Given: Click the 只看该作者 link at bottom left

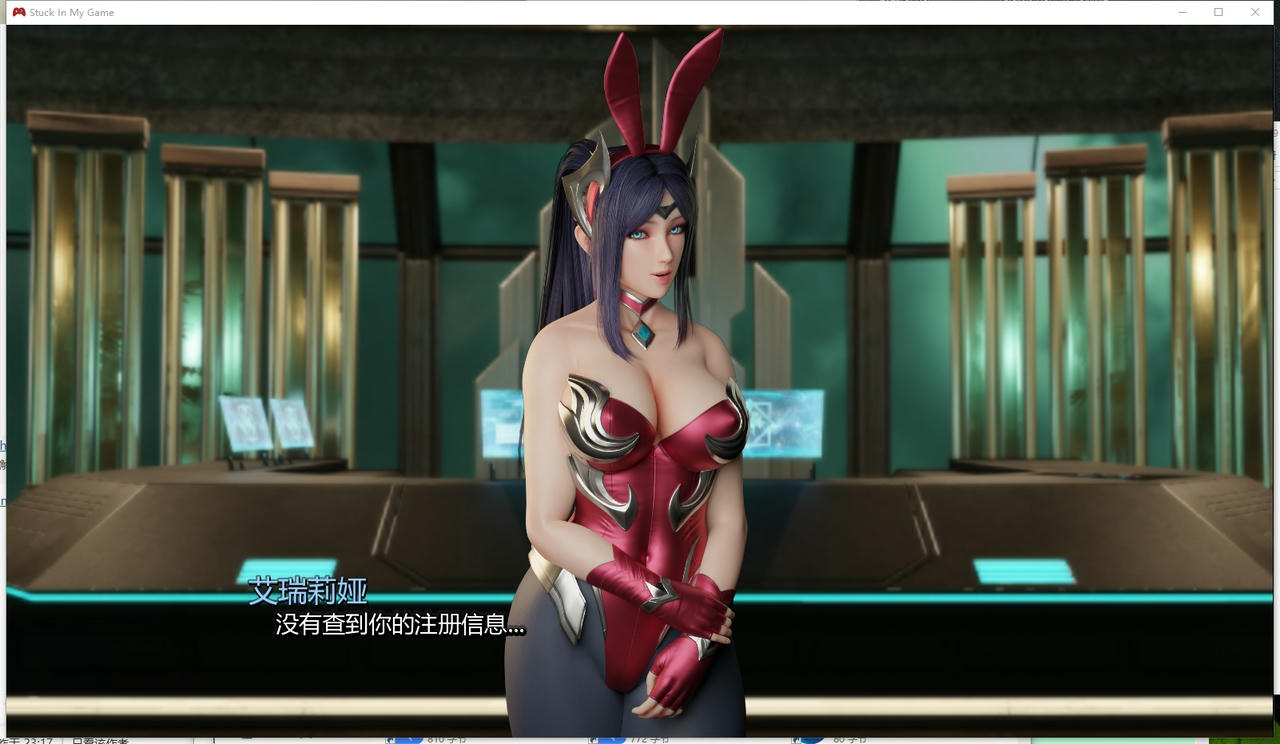Looking at the screenshot, I should [x=100, y=740].
